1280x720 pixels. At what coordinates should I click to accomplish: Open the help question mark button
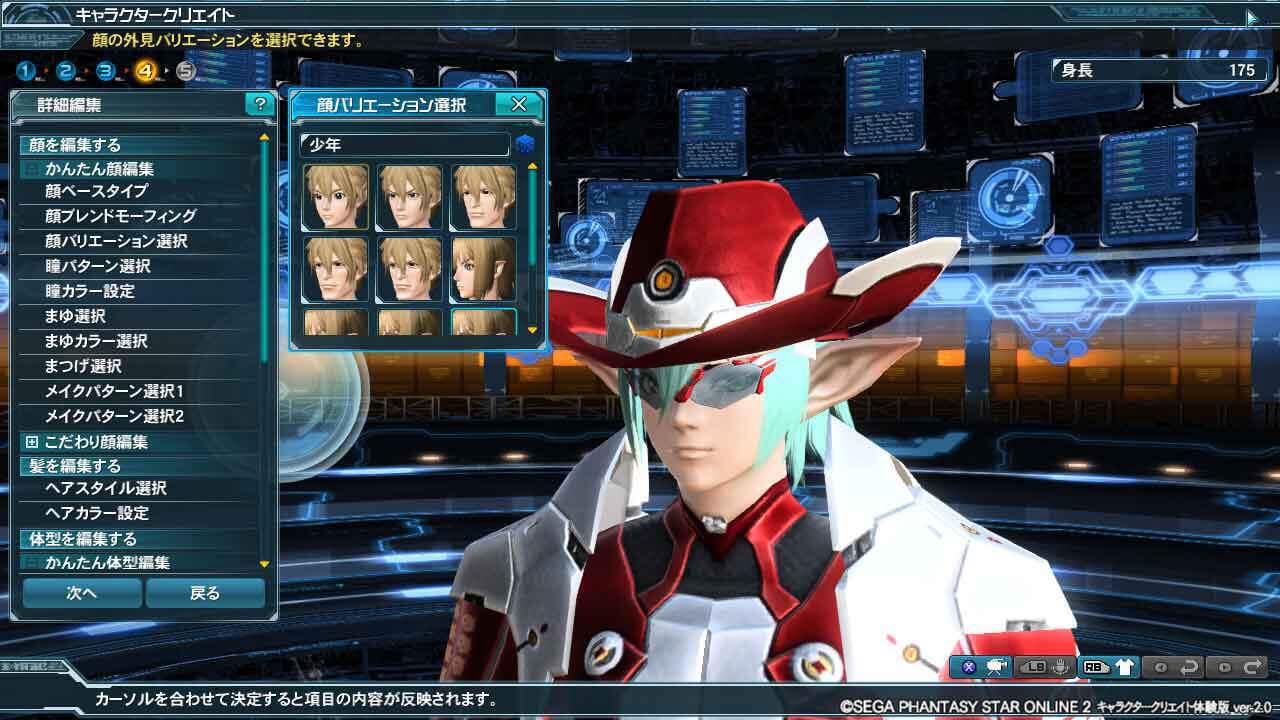coord(260,104)
